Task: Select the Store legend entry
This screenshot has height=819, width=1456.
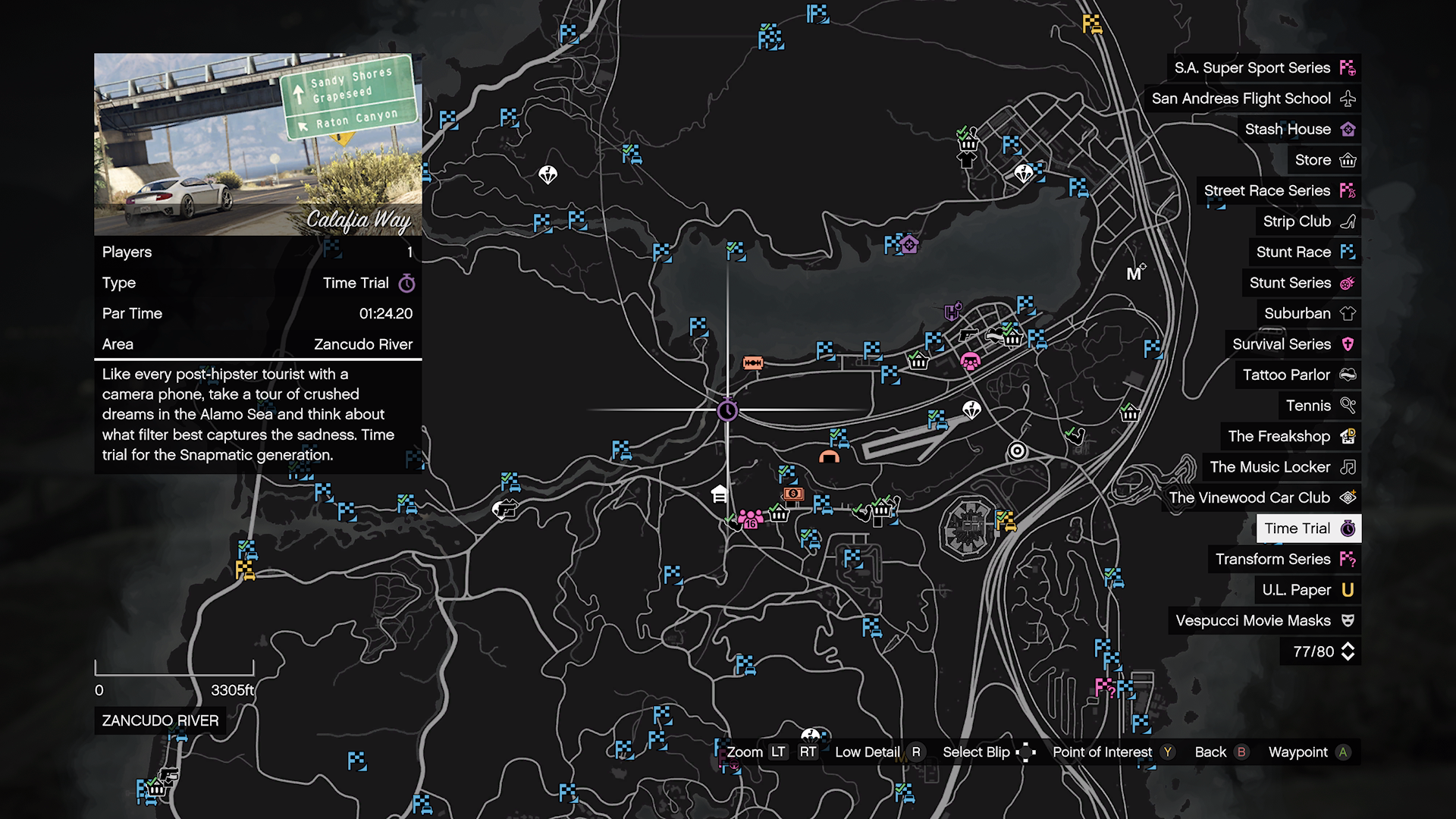Action: pyautogui.click(x=1324, y=160)
